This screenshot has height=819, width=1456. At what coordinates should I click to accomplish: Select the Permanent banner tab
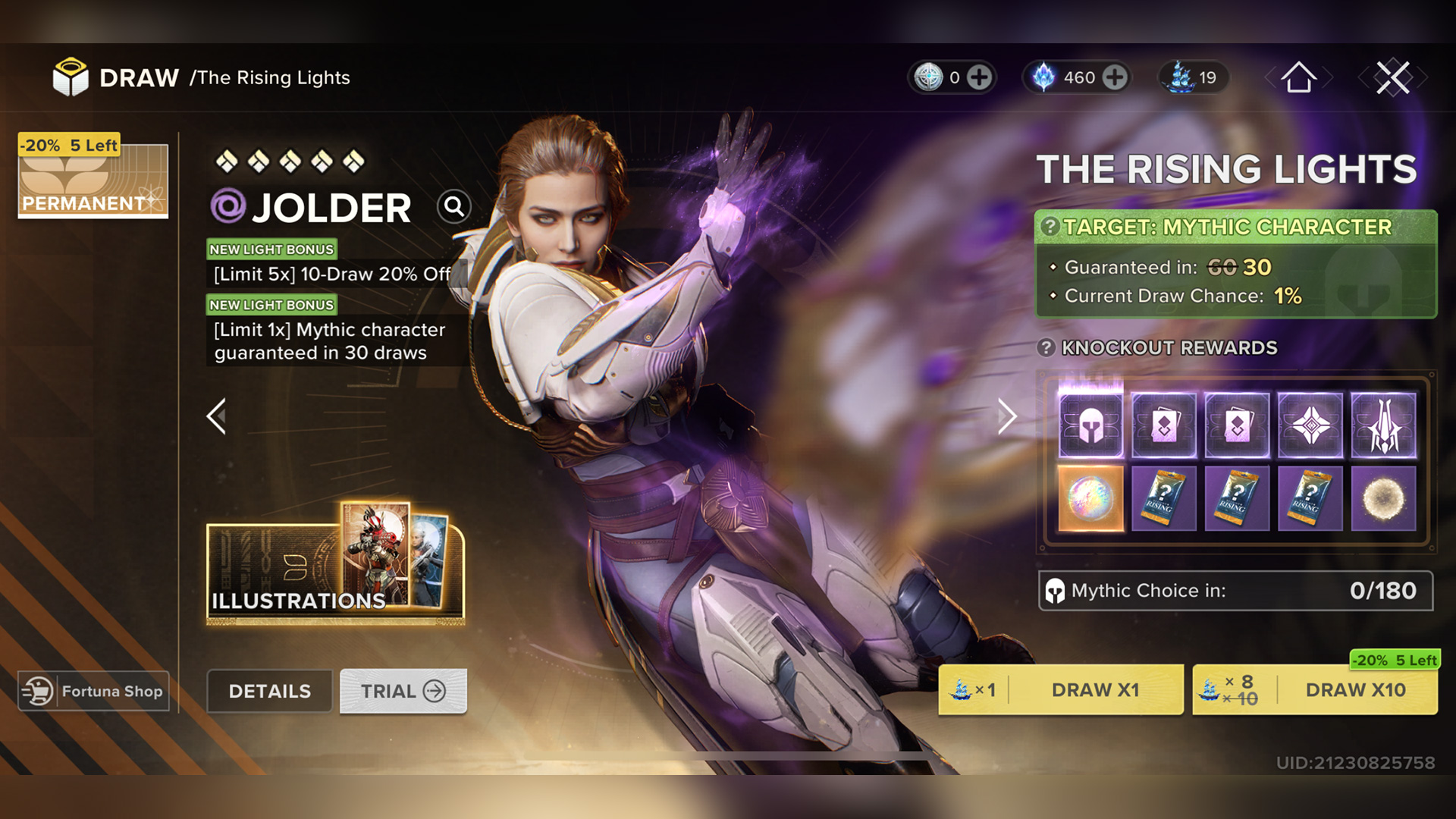[x=93, y=177]
